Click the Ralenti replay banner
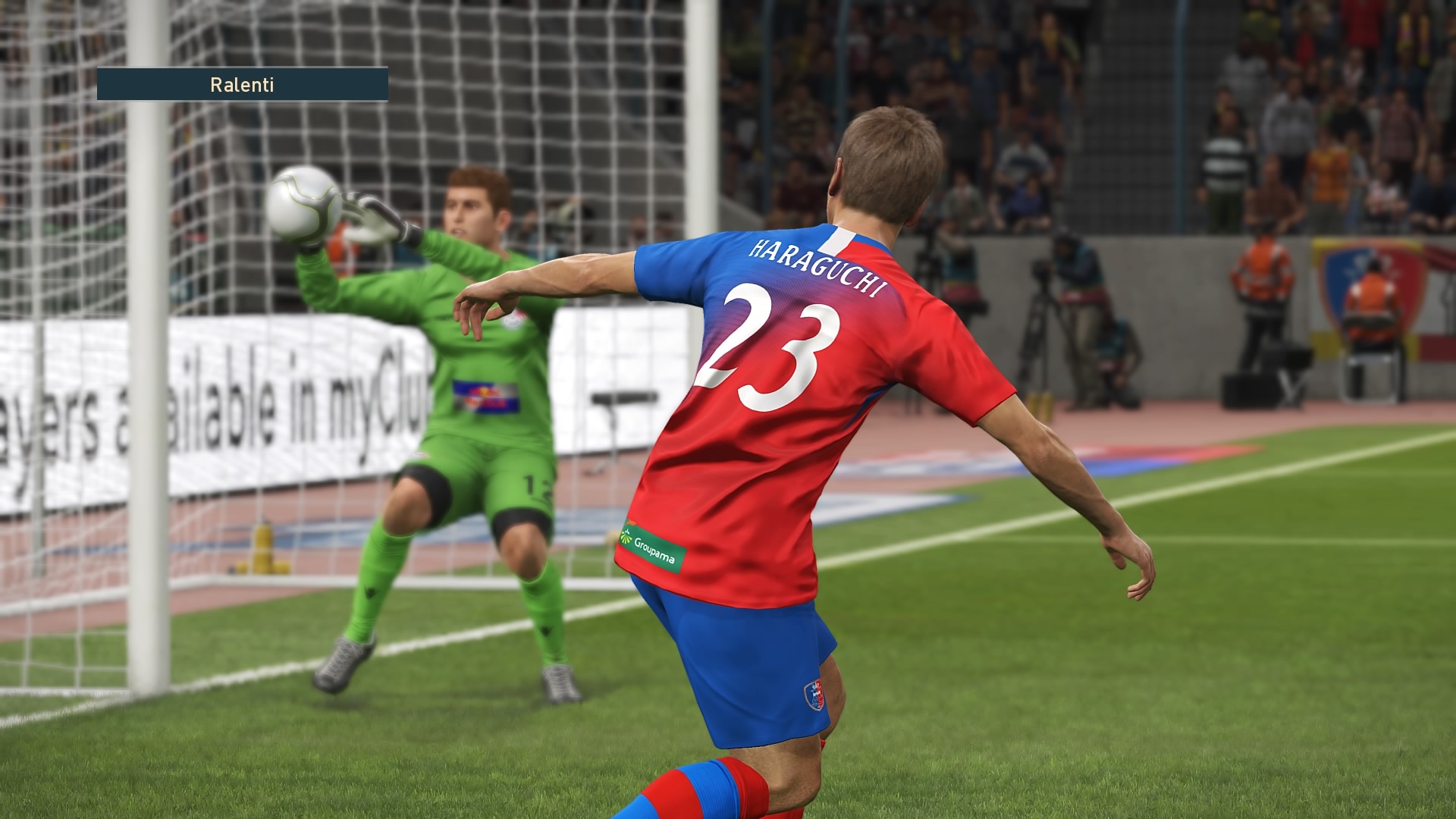The width and height of the screenshot is (1456, 819). click(242, 84)
